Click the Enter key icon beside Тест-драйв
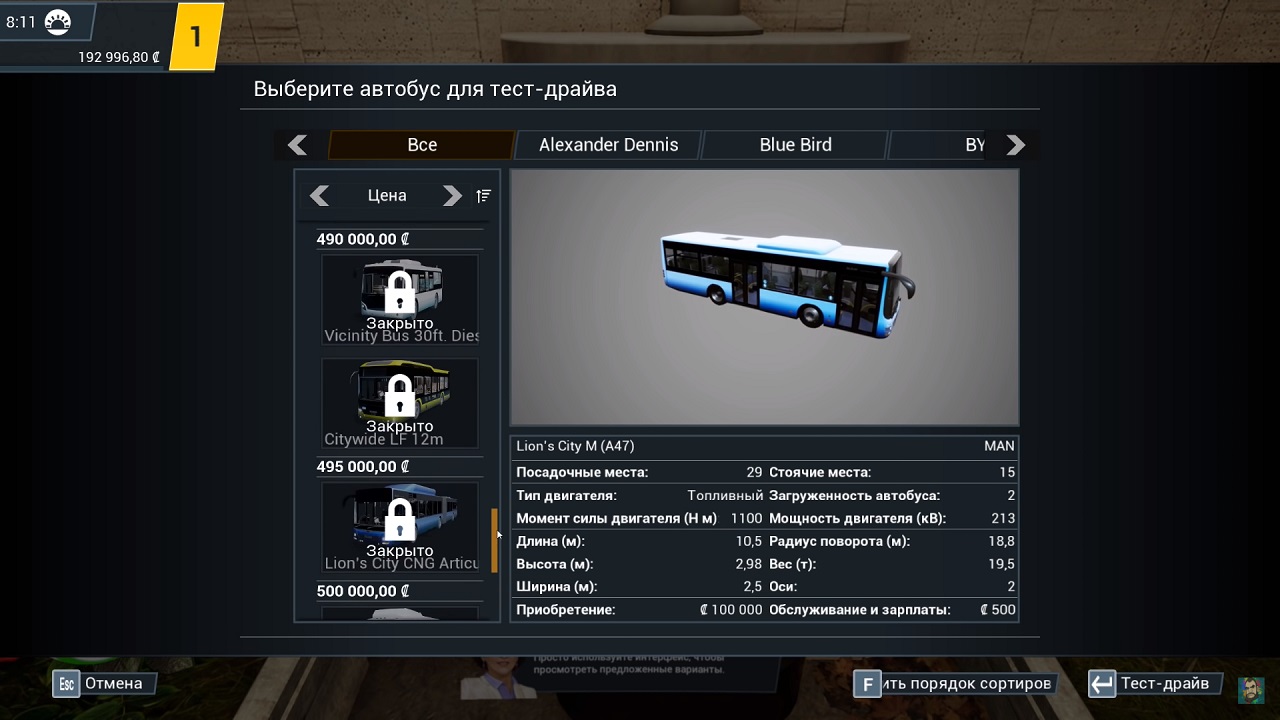Viewport: 1280px width, 720px height. click(x=1101, y=683)
